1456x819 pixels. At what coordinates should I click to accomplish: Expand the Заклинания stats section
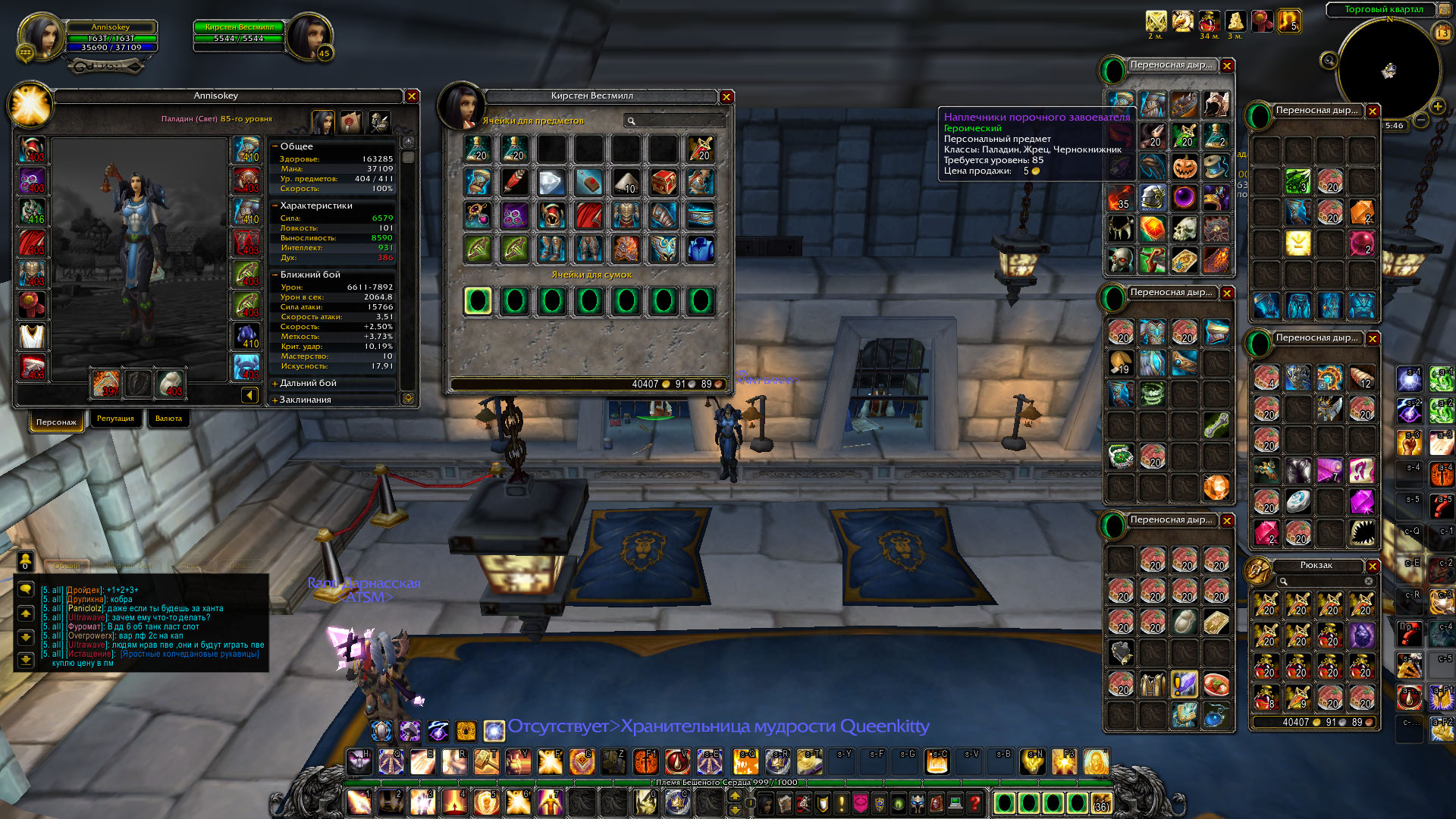point(275,400)
